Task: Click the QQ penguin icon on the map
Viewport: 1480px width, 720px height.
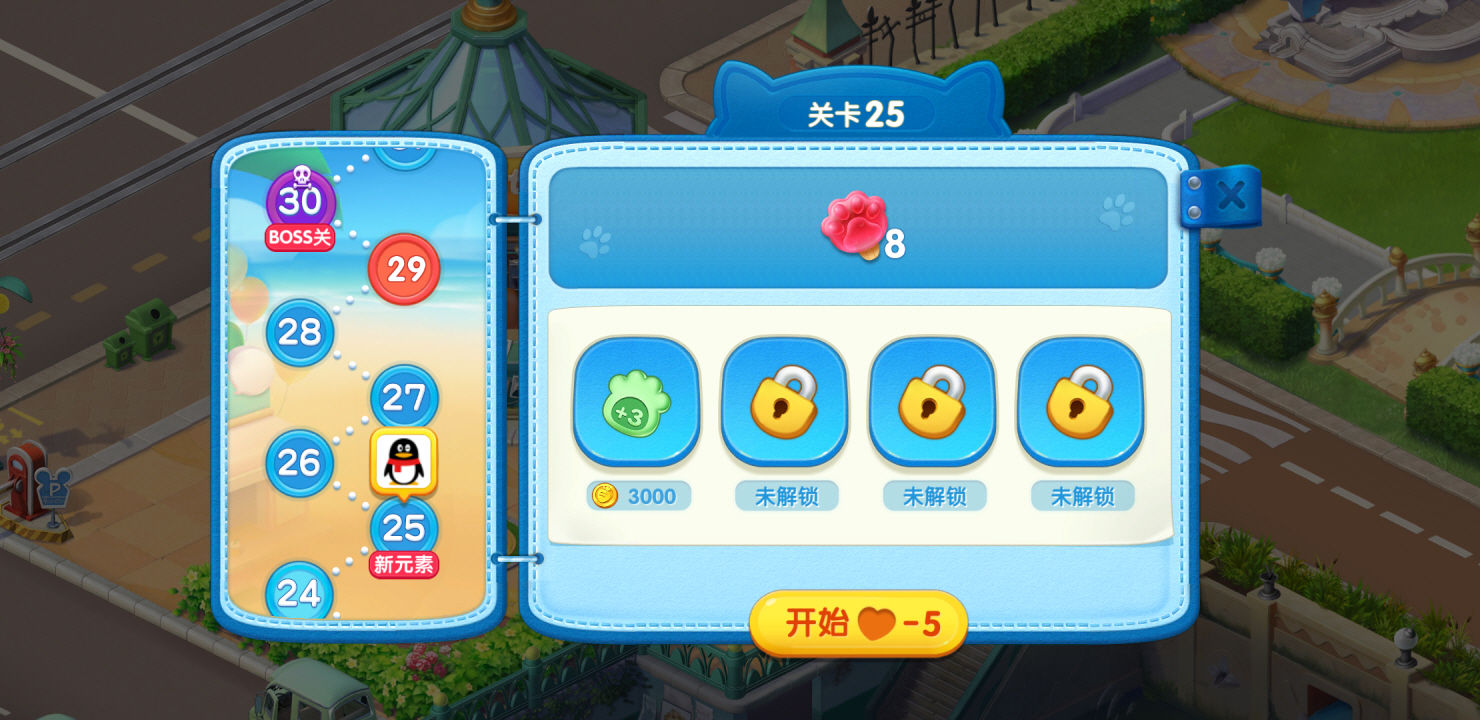Action: [404, 459]
